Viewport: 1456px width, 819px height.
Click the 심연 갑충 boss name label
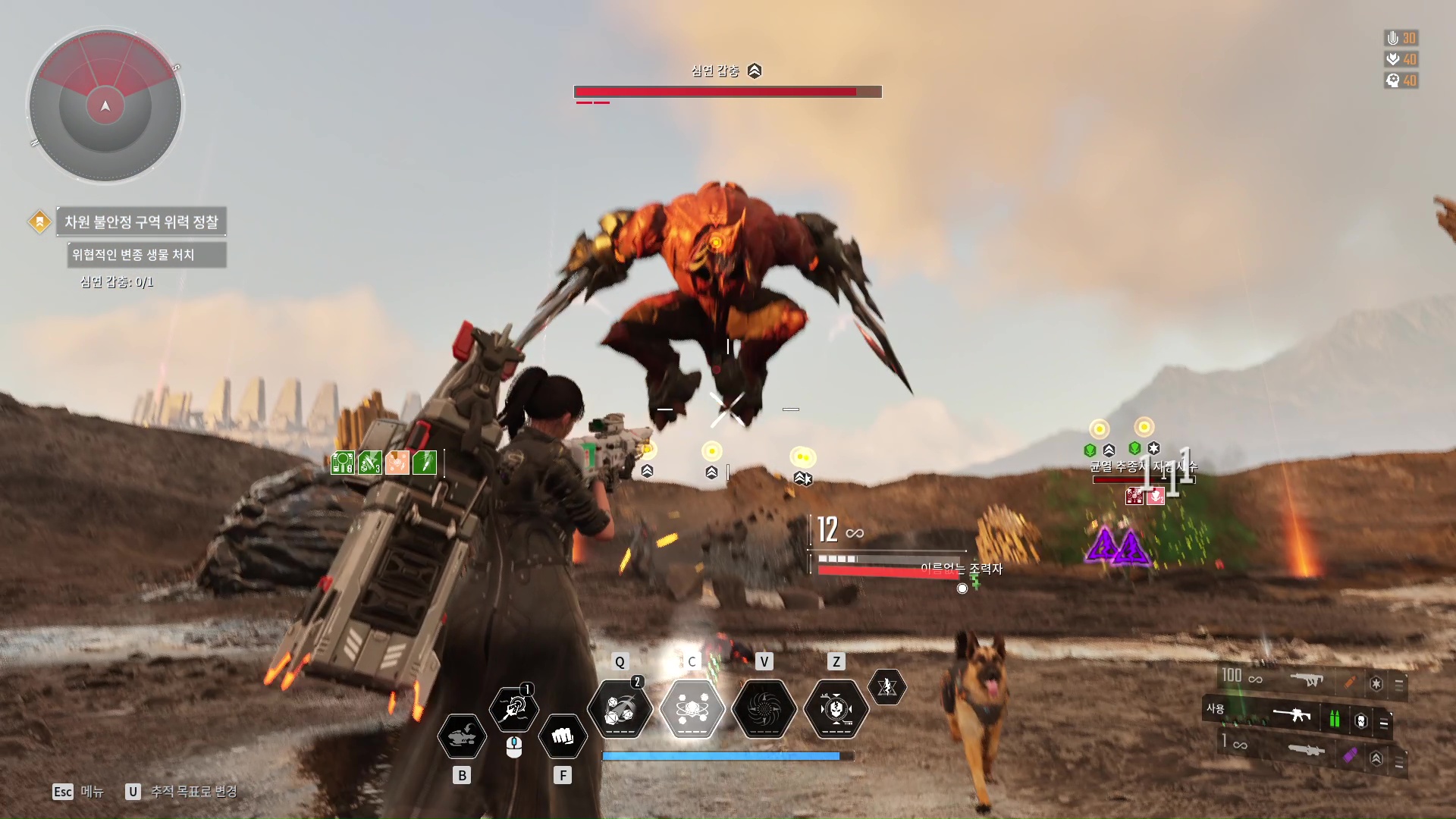point(715,71)
